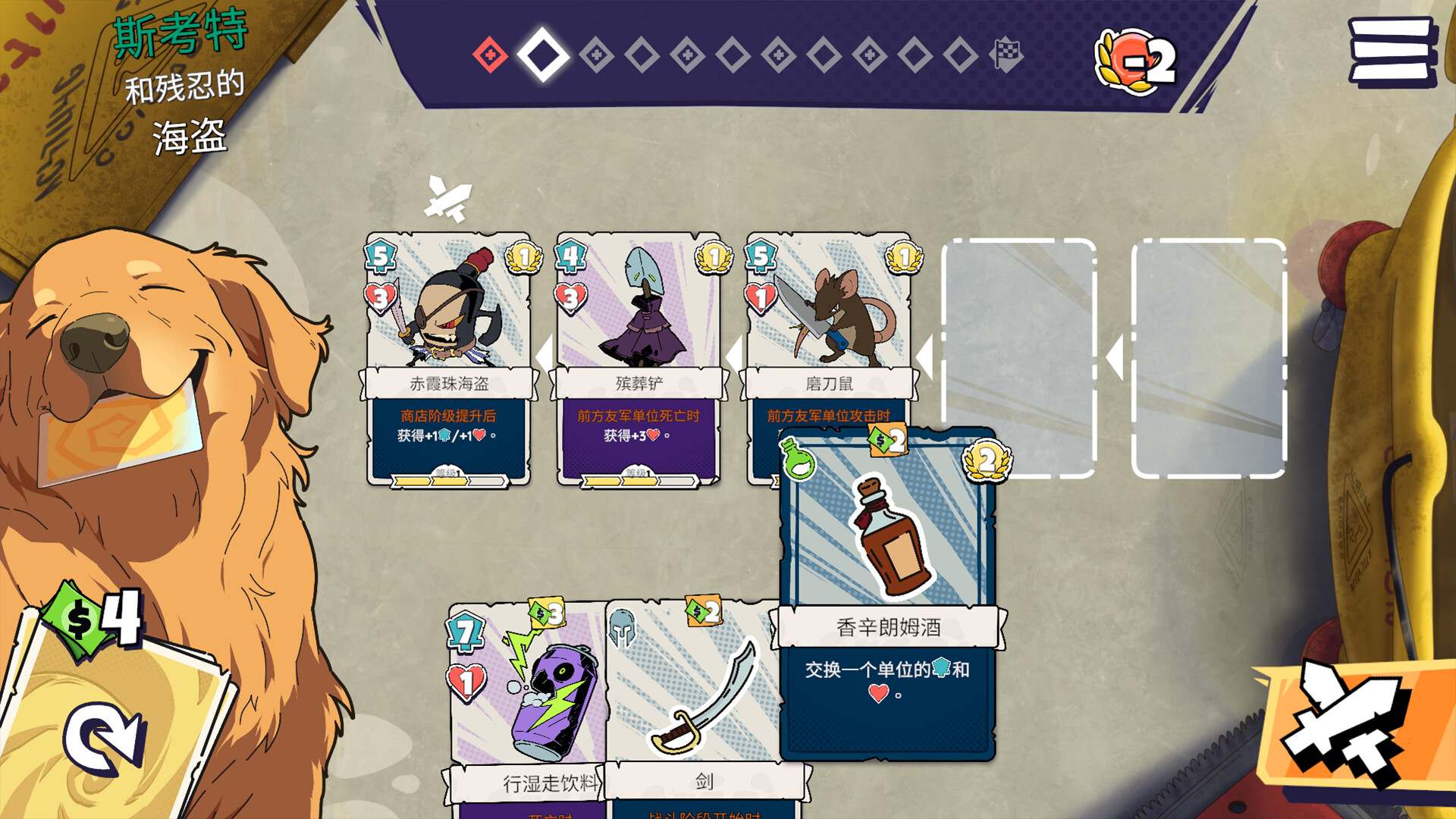Start battle with crossed swords button
Screen dimensions: 1456x819
coord(1348,728)
